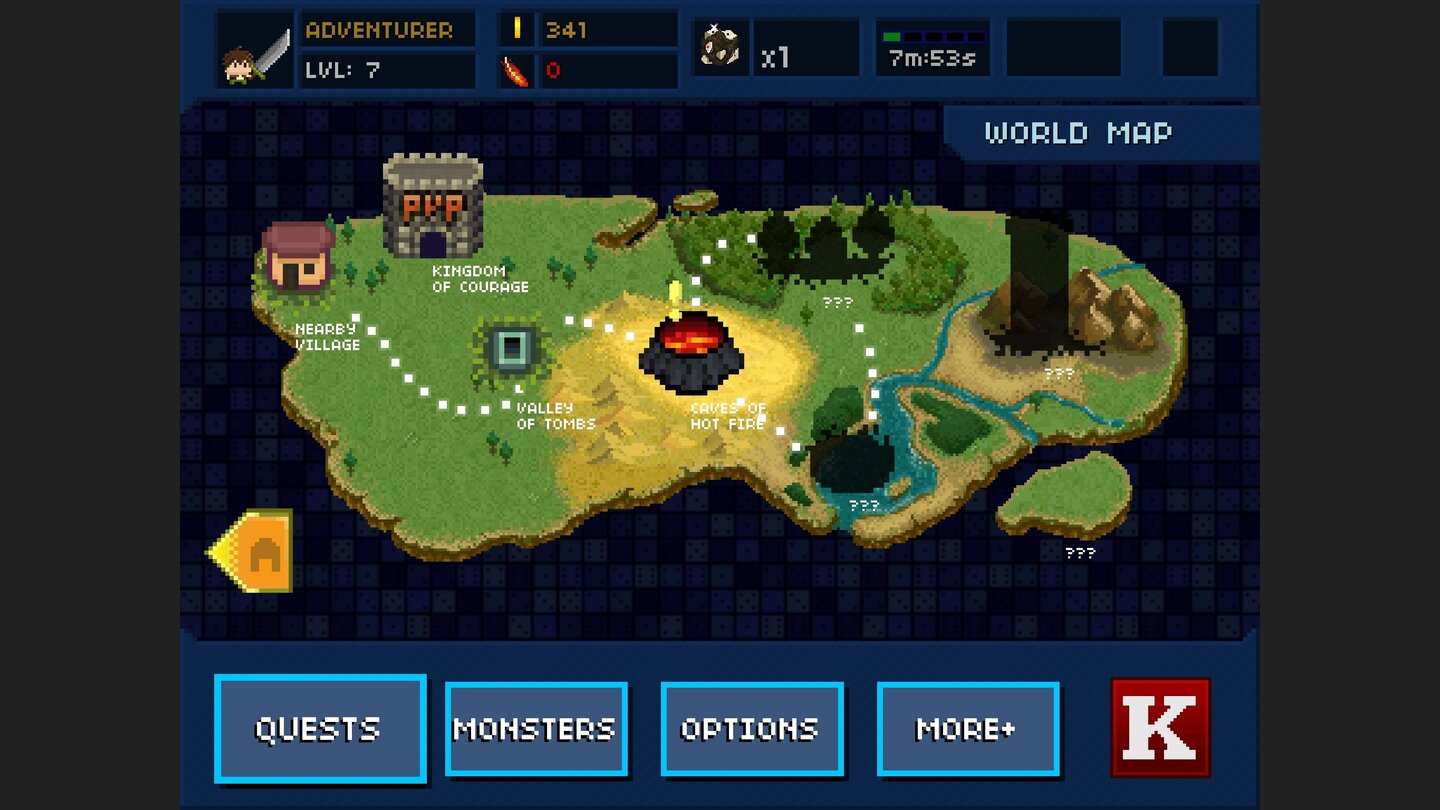This screenshot has width=1440, height=810.
Task: Open the Kingdom of Courage PVP castle
Action: click(x=432, y=205)
